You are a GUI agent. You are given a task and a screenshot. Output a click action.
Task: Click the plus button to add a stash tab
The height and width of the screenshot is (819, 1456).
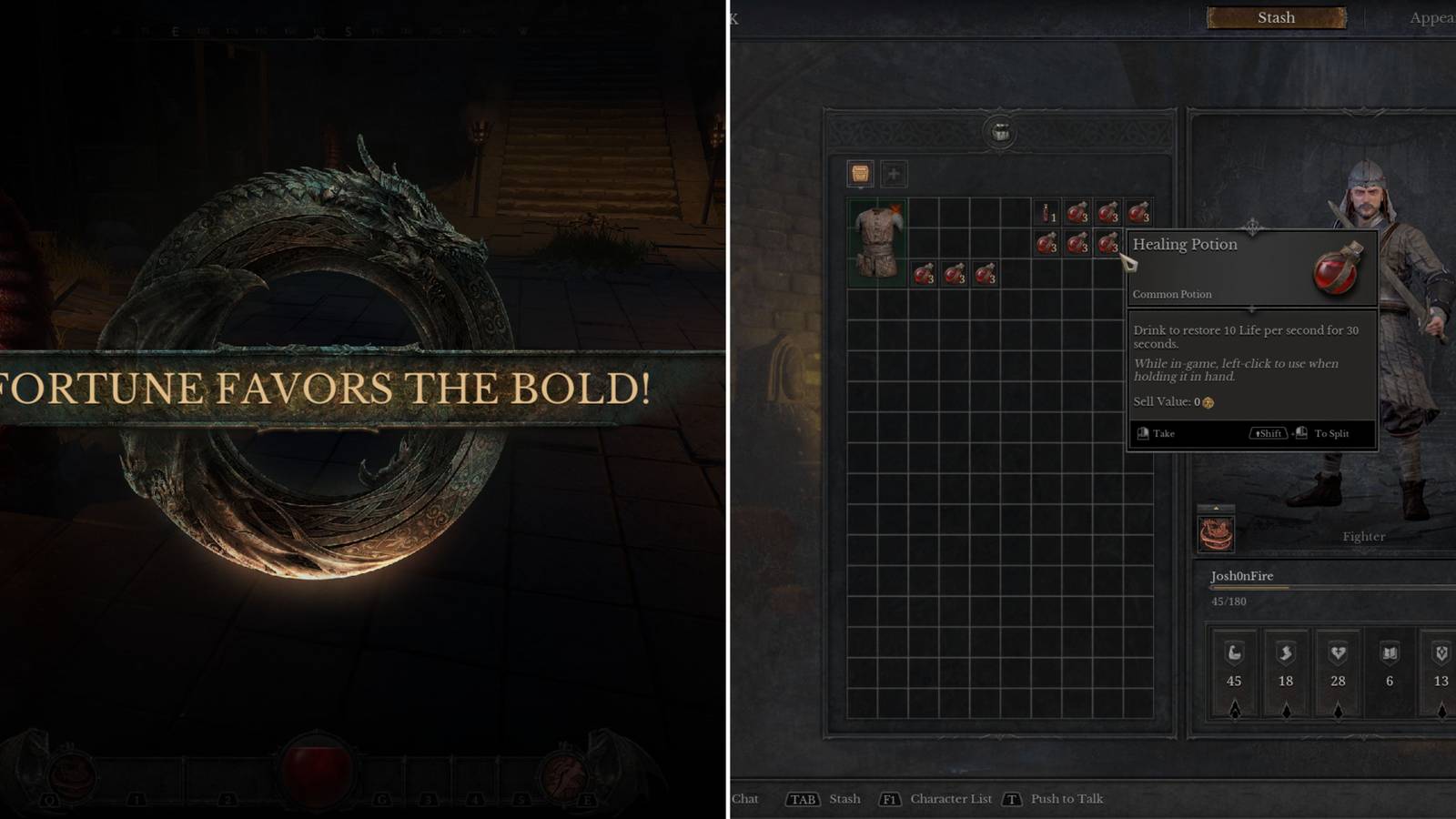point(894,174)
